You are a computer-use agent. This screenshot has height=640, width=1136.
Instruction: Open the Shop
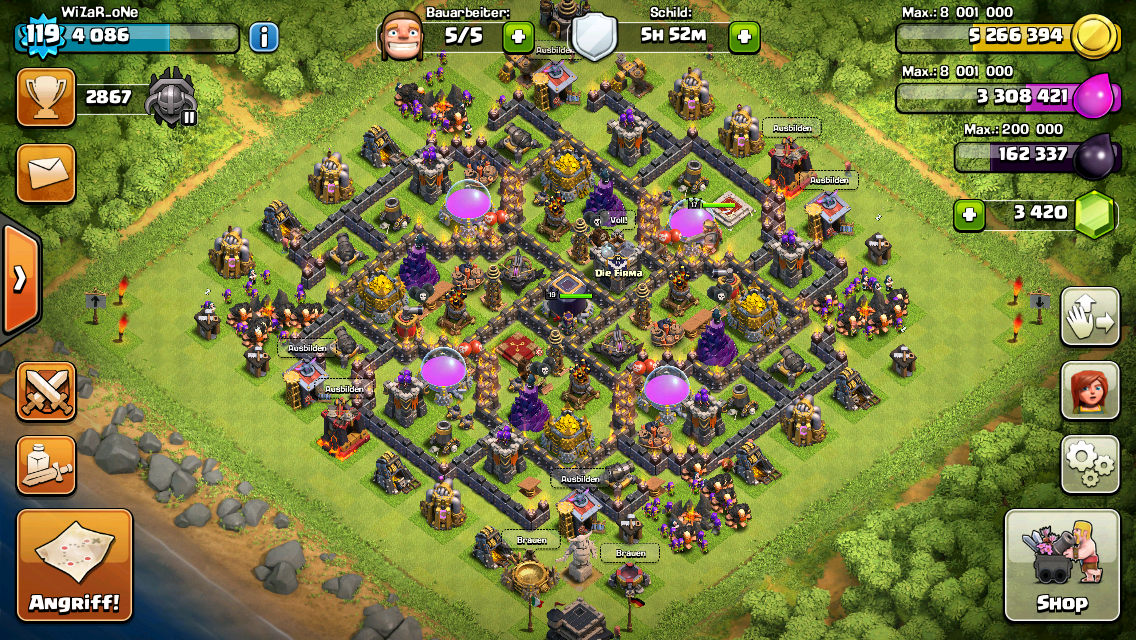pyautogui.click(x=1061, y=565)
